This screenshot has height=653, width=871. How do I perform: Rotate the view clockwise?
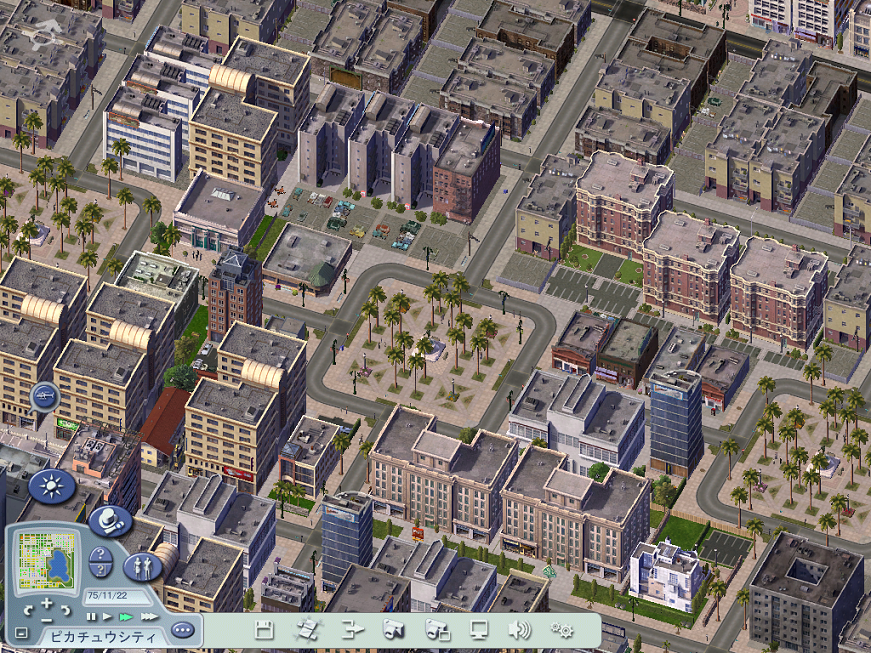(66, 608)
